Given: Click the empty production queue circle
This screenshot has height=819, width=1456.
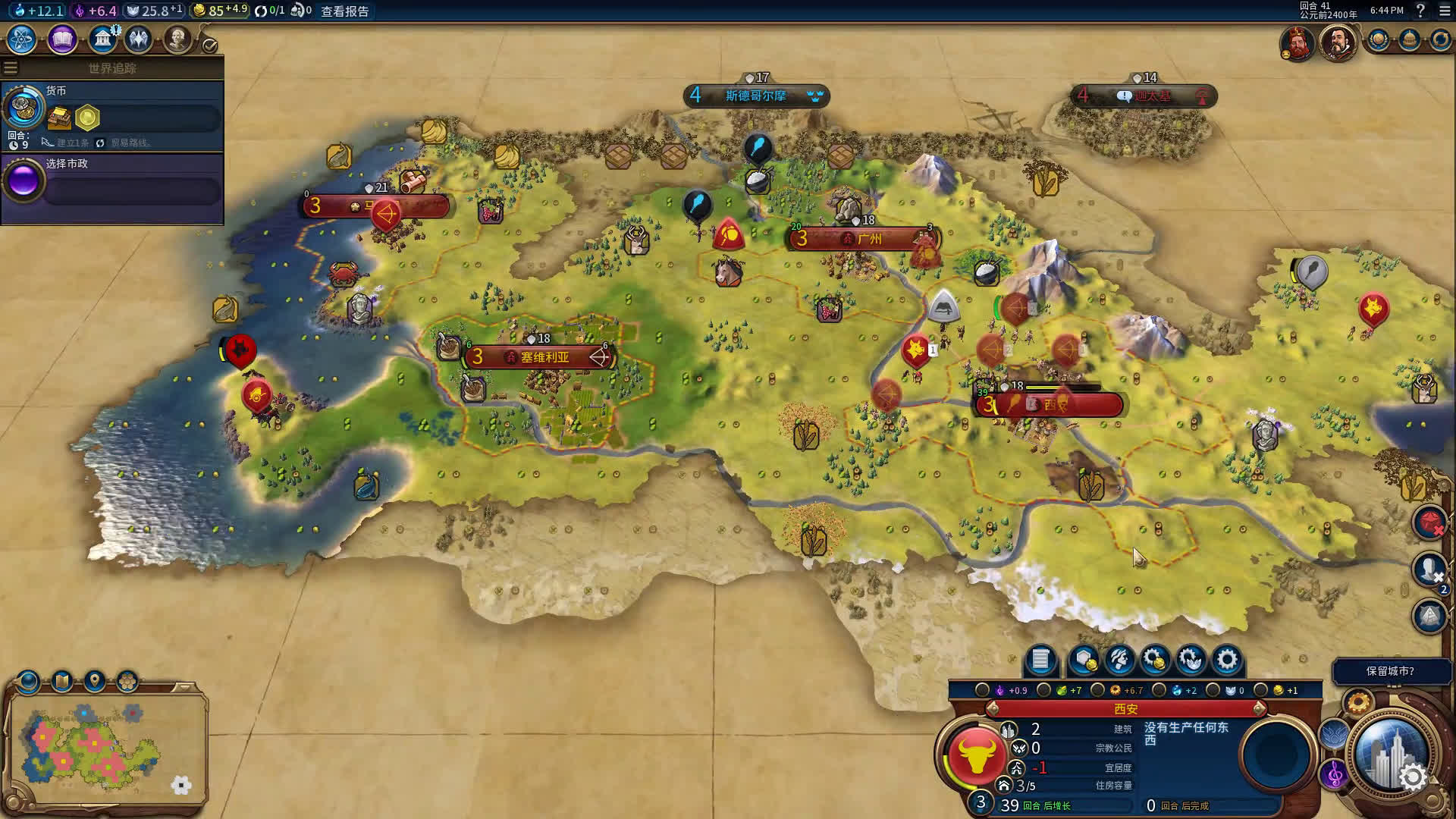Looking at the screenshot, I should click(x=1276, y=755).
